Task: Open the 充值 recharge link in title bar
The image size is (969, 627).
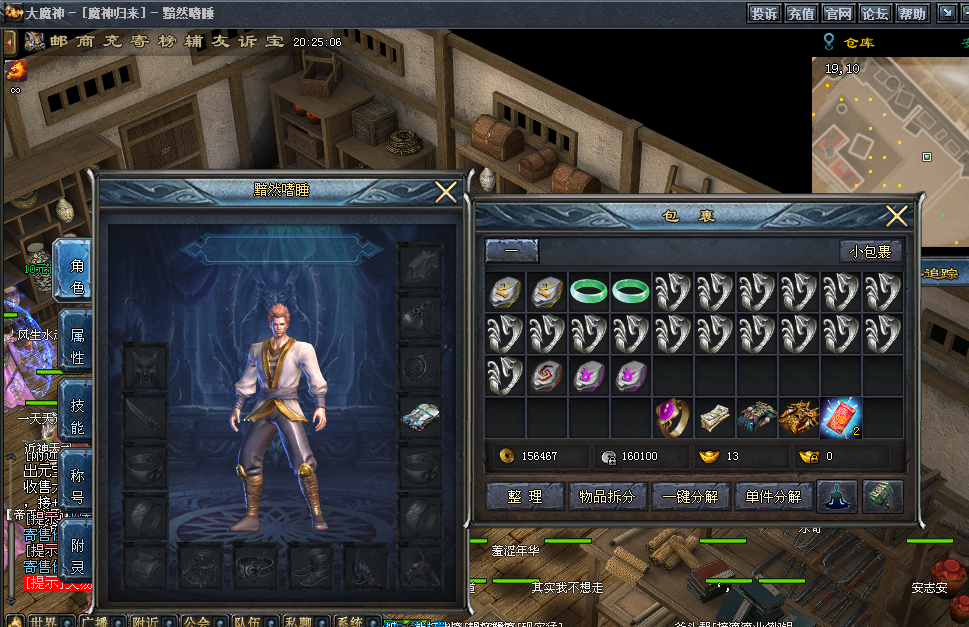Action: point(800,13)
